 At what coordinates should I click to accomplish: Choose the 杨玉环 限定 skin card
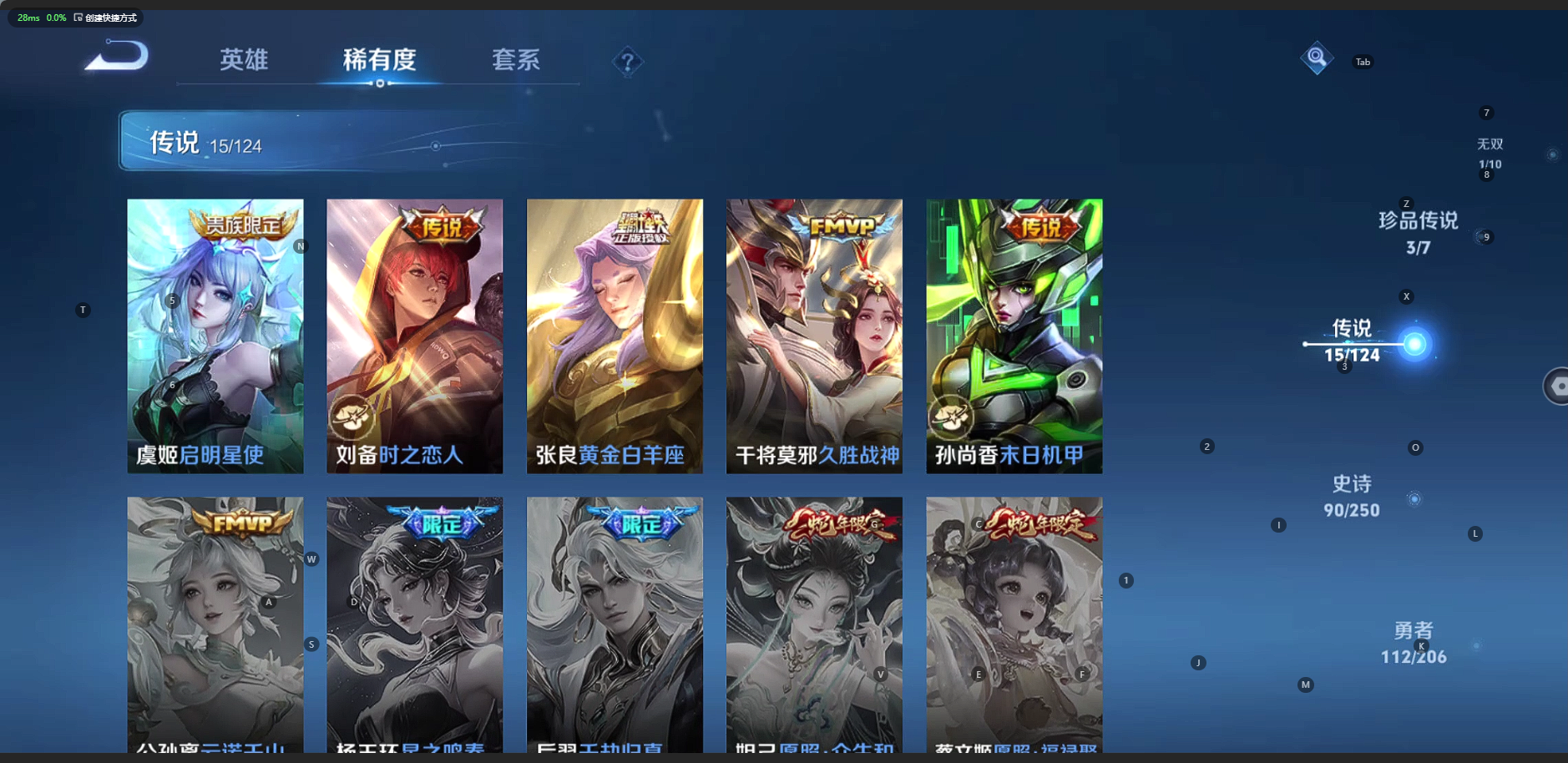(415, 626)
